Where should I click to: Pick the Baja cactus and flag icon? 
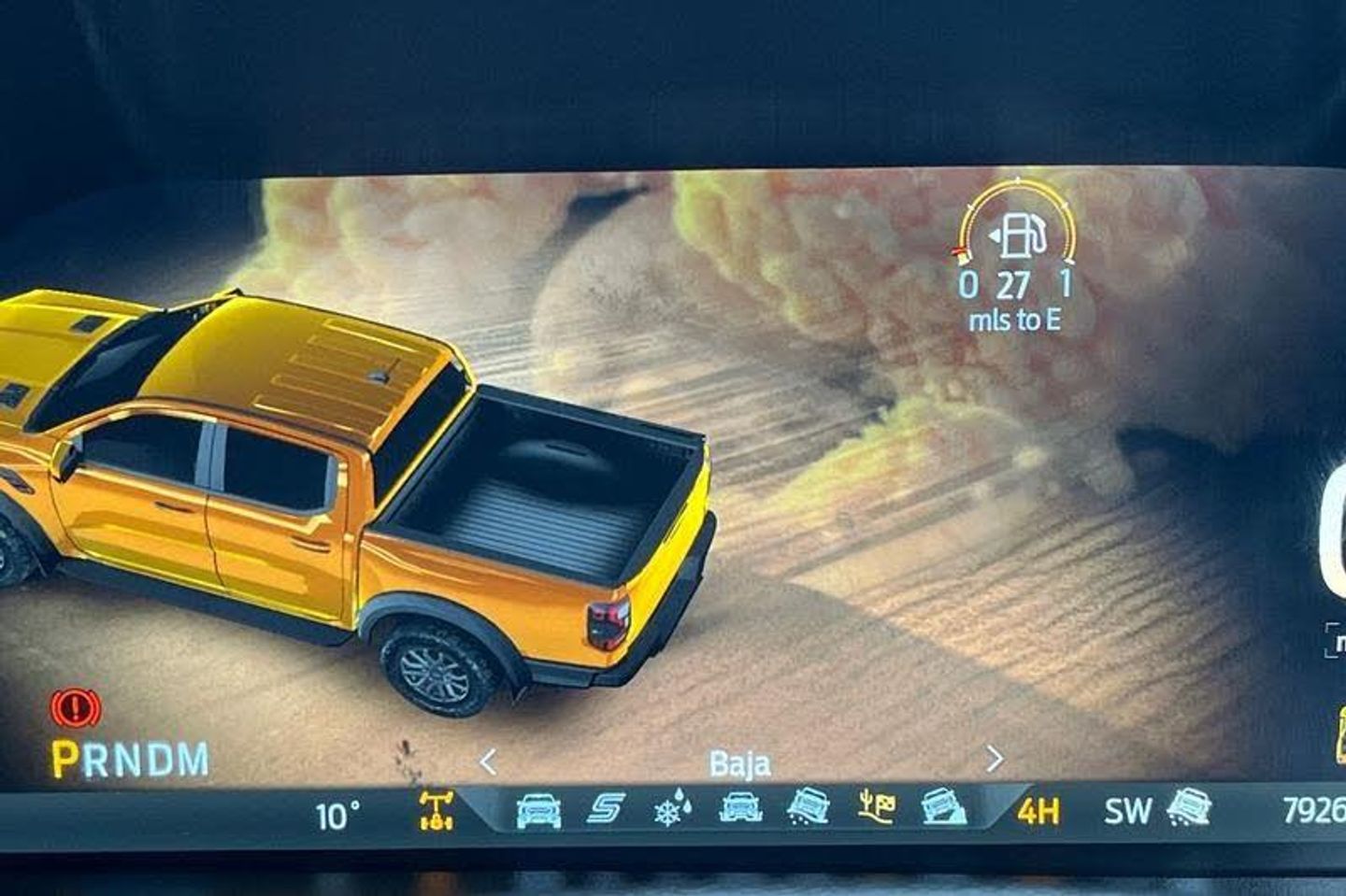point(876,806)
